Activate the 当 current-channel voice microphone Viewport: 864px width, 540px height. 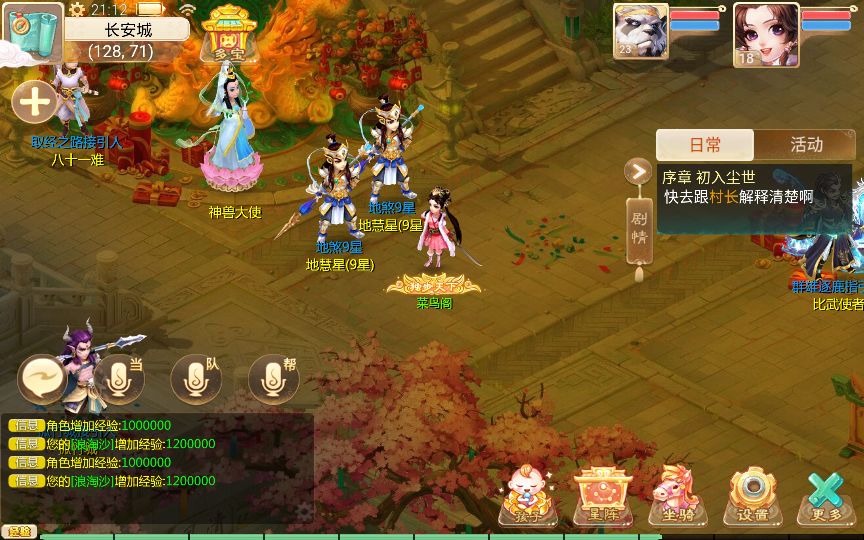click(x=119, y=378)
